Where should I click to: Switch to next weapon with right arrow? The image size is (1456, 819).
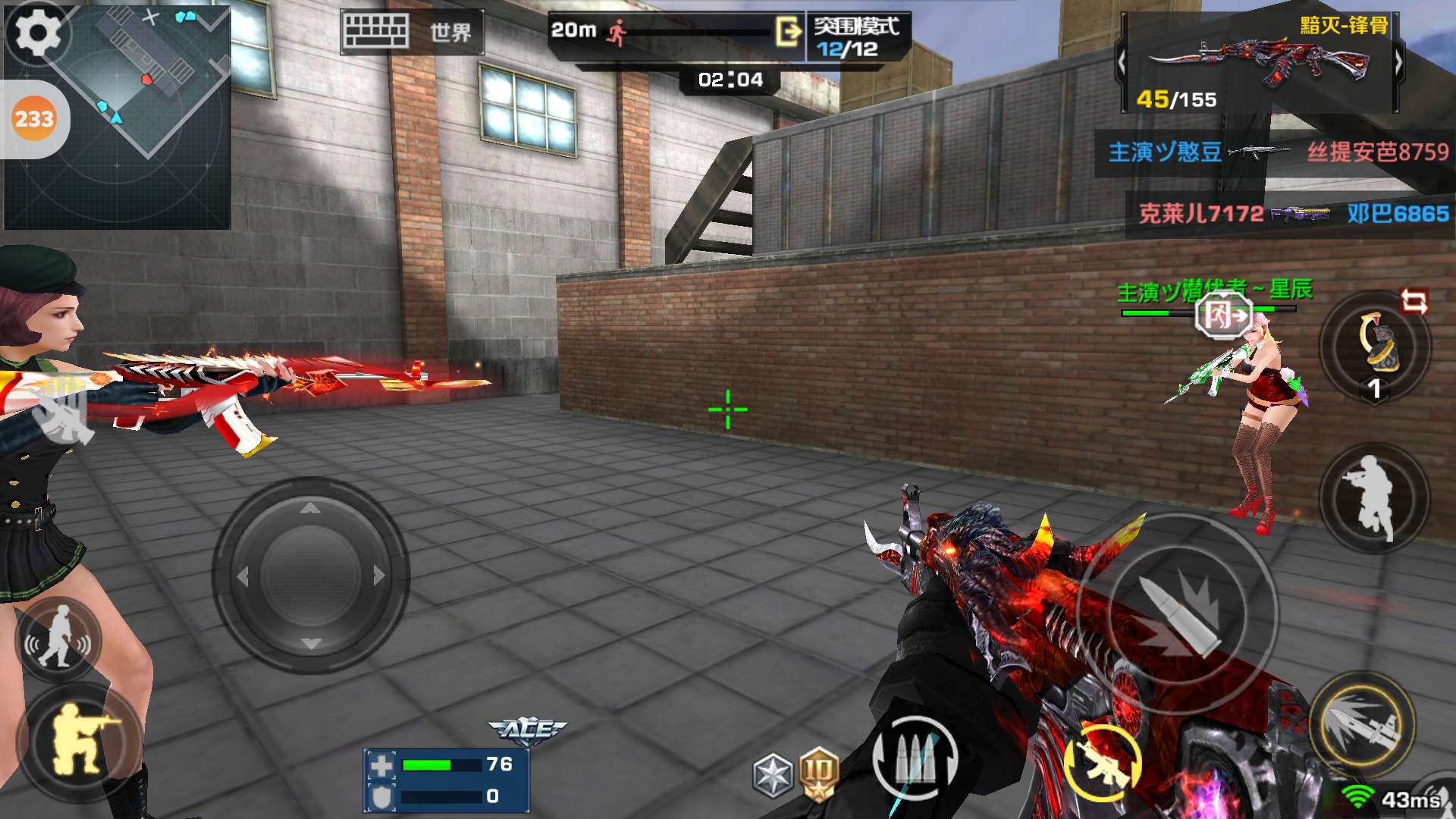click(x=1398, y=62)
